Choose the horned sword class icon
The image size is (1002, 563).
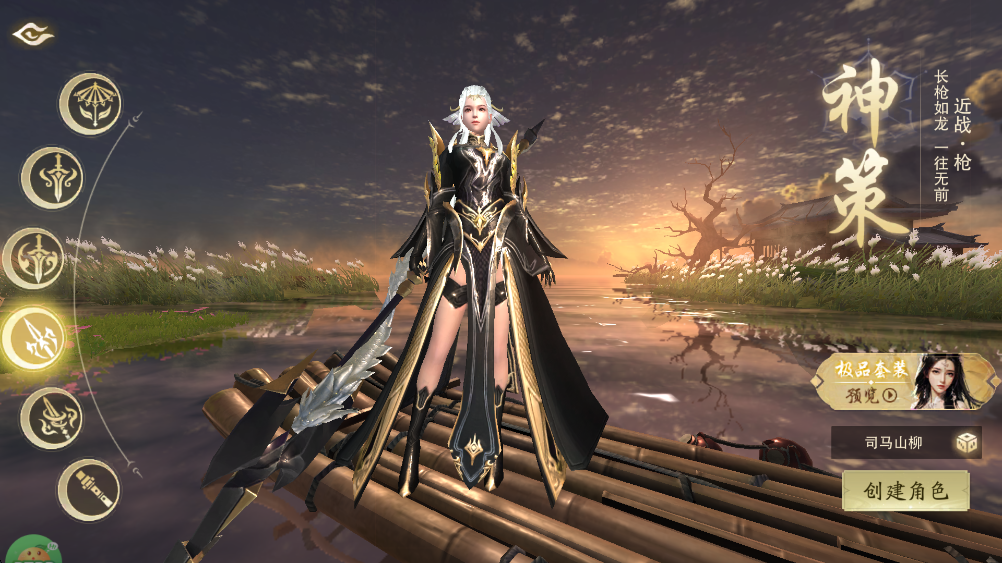(x=52, y=178)
